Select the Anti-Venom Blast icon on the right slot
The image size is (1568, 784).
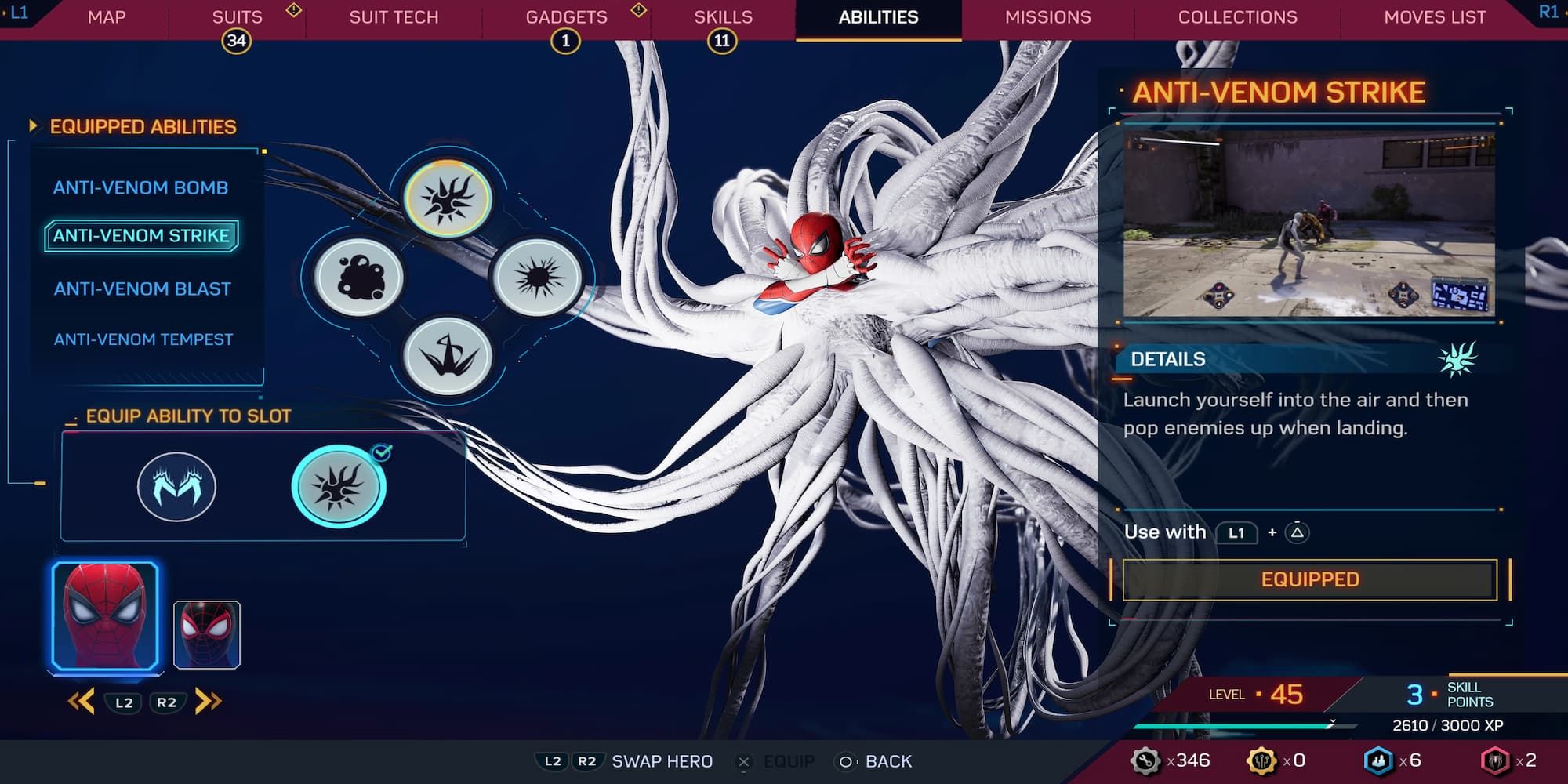pos(537,278)
